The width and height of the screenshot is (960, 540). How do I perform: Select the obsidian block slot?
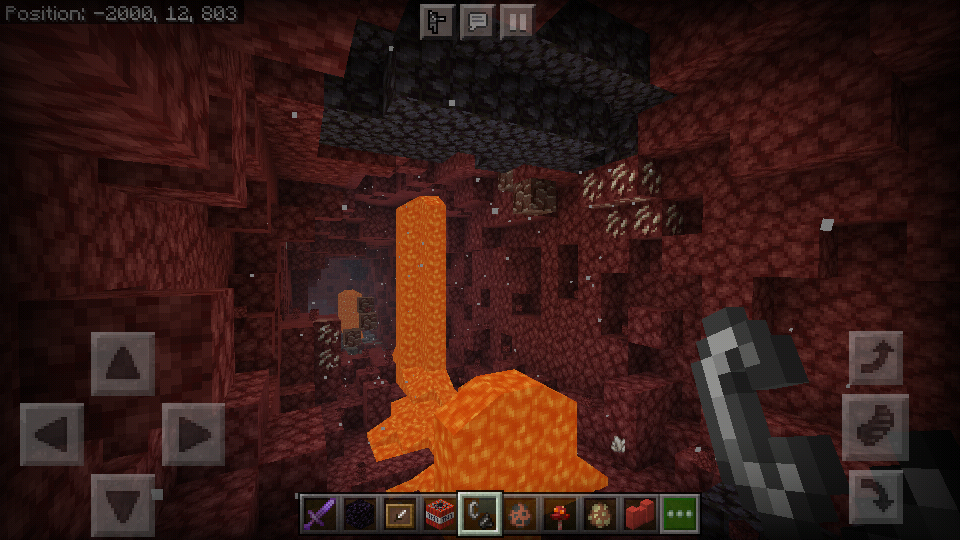click(358, 514)
